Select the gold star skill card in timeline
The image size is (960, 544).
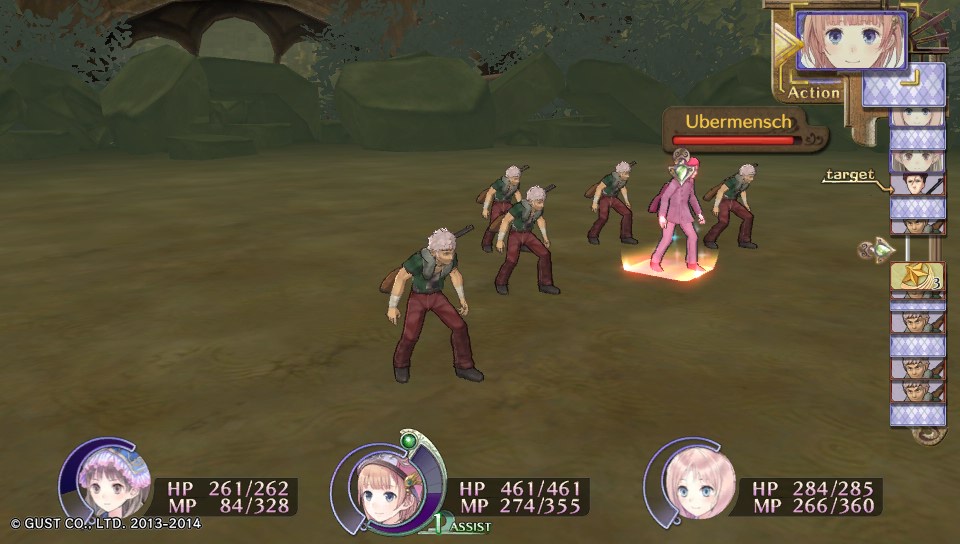point(917,276)
